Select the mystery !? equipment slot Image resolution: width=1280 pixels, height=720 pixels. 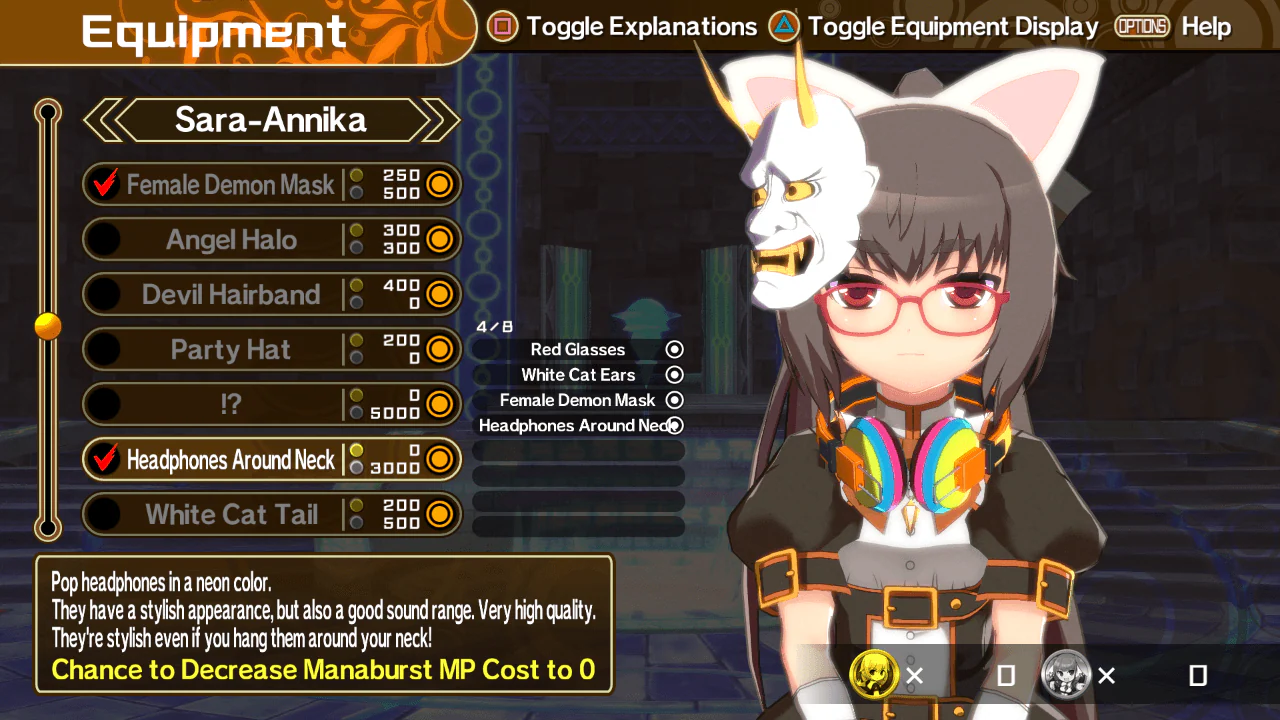232,404
